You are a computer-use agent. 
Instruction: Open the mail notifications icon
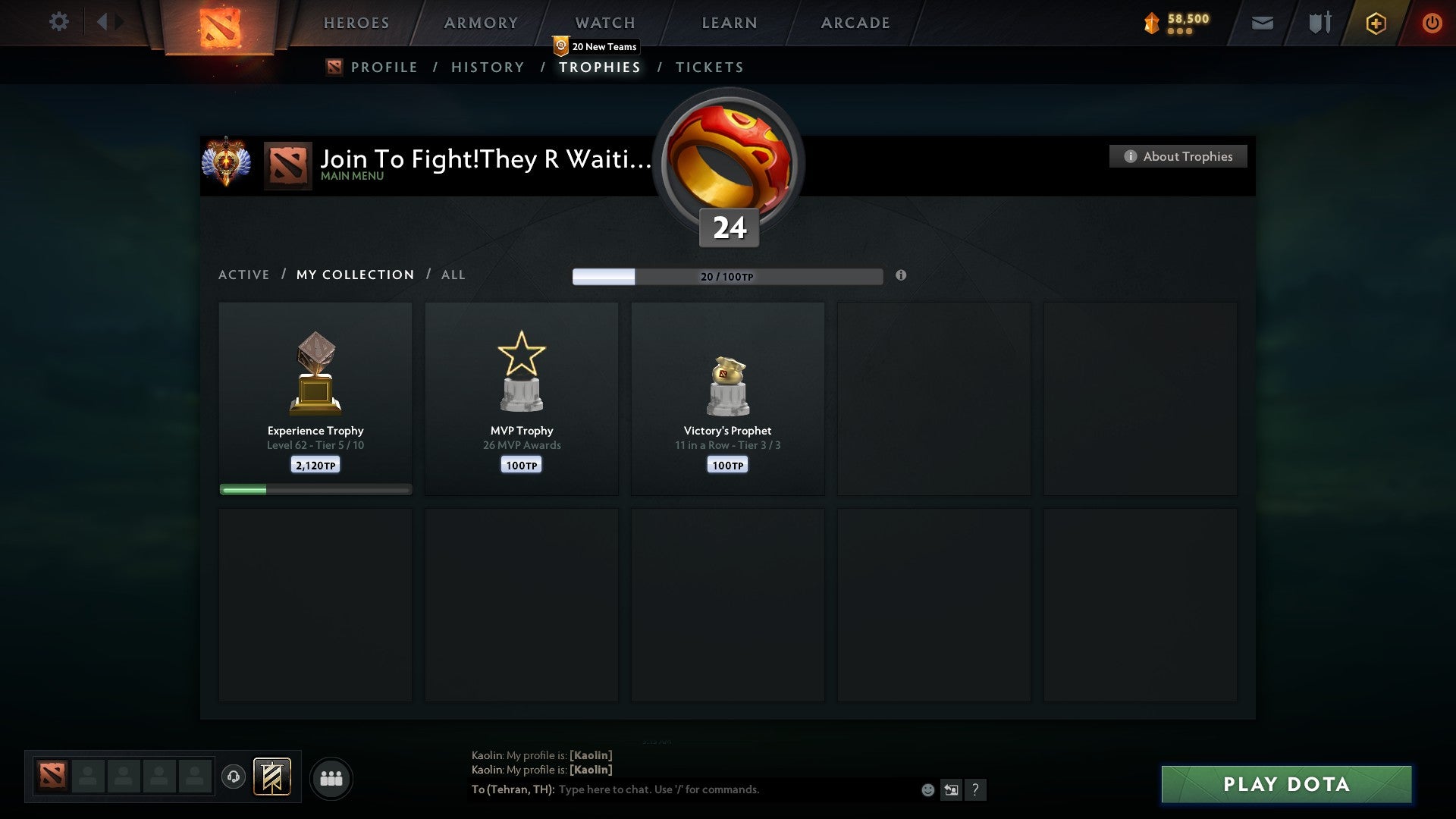pos(1261,23)
